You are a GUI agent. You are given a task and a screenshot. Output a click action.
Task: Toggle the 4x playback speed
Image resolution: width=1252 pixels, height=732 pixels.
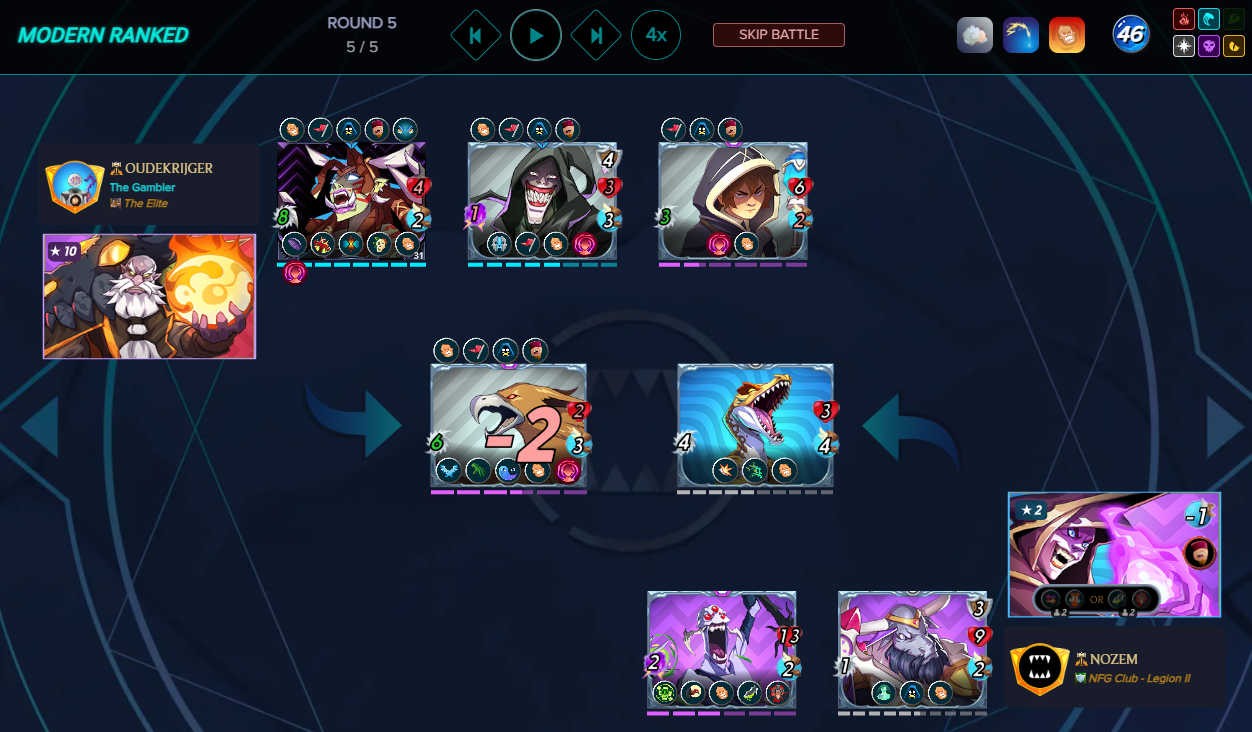(x=656, y=35)
